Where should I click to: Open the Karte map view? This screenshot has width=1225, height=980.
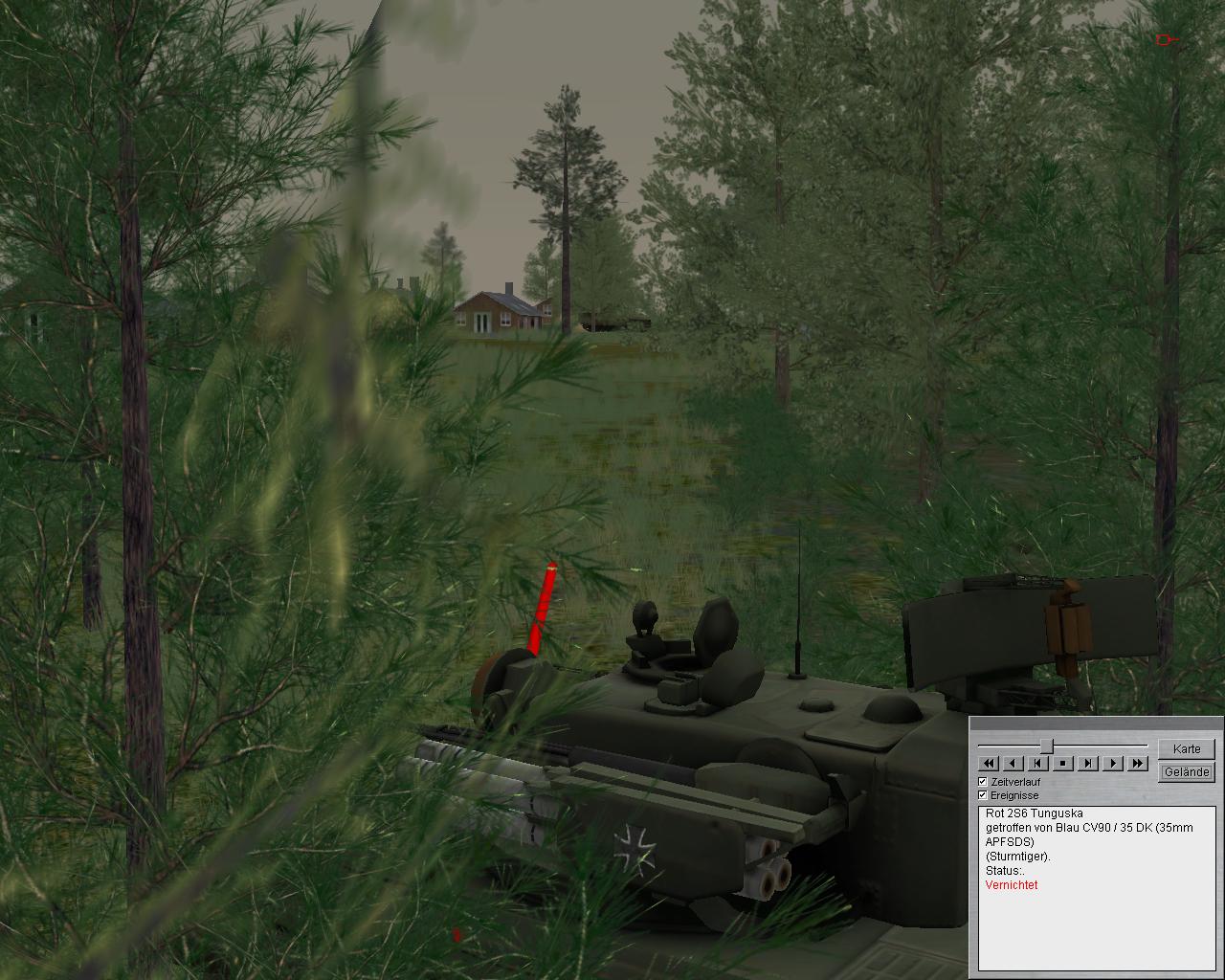[1186, 748]
